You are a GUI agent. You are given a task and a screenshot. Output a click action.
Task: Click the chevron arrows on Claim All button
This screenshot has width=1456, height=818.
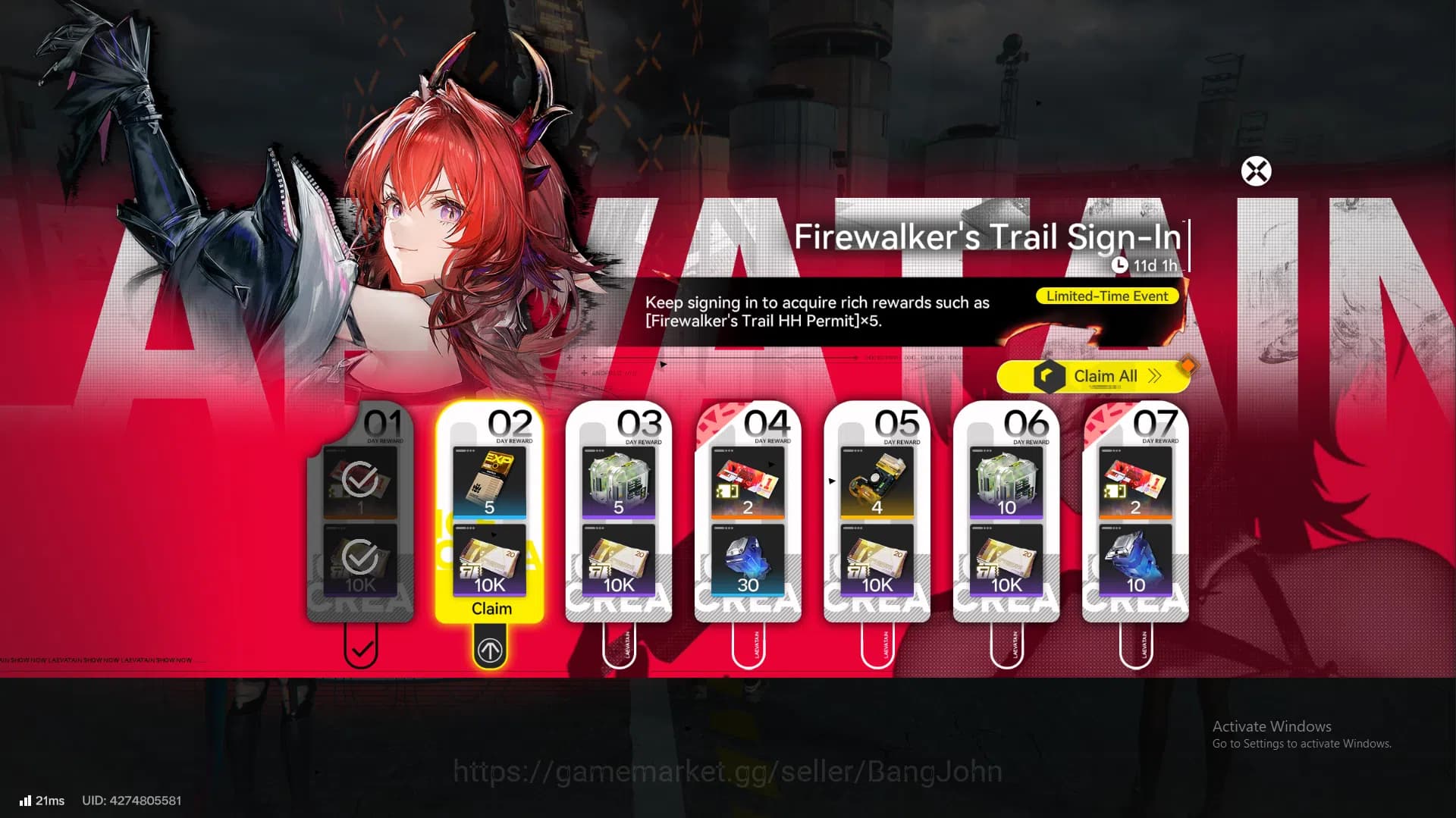pyautogui.click(x=1153, y=376)
